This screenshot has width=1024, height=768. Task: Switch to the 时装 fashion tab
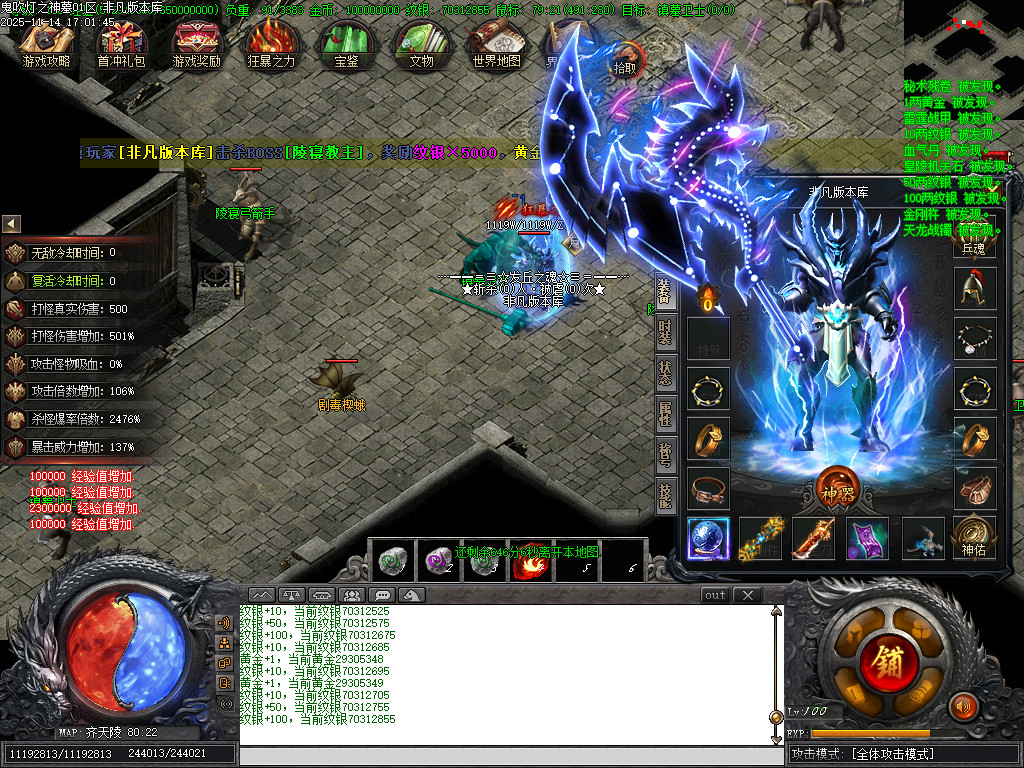pos(665,332)
